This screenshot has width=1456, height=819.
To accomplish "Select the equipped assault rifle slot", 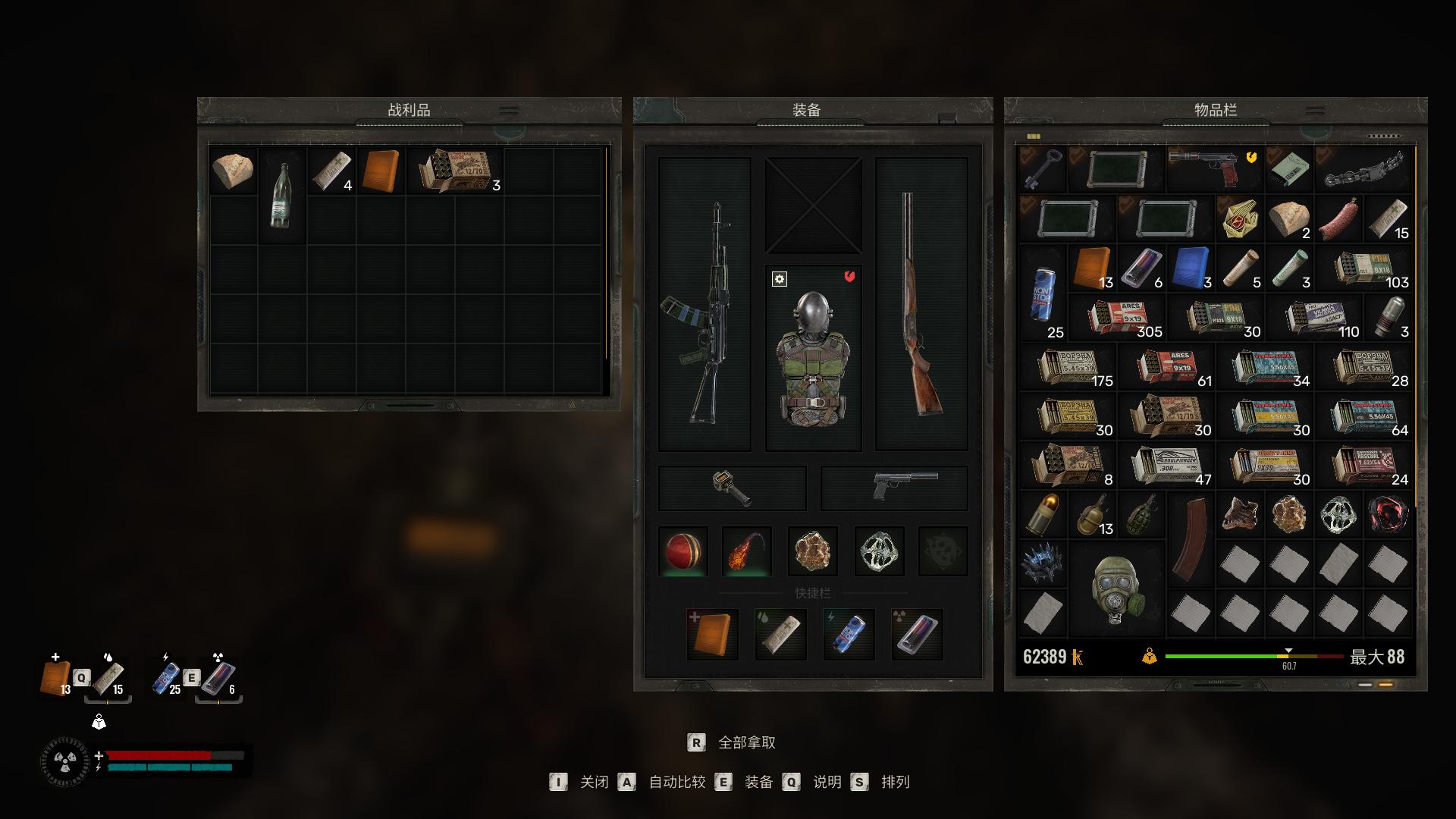I will point(704,305).
